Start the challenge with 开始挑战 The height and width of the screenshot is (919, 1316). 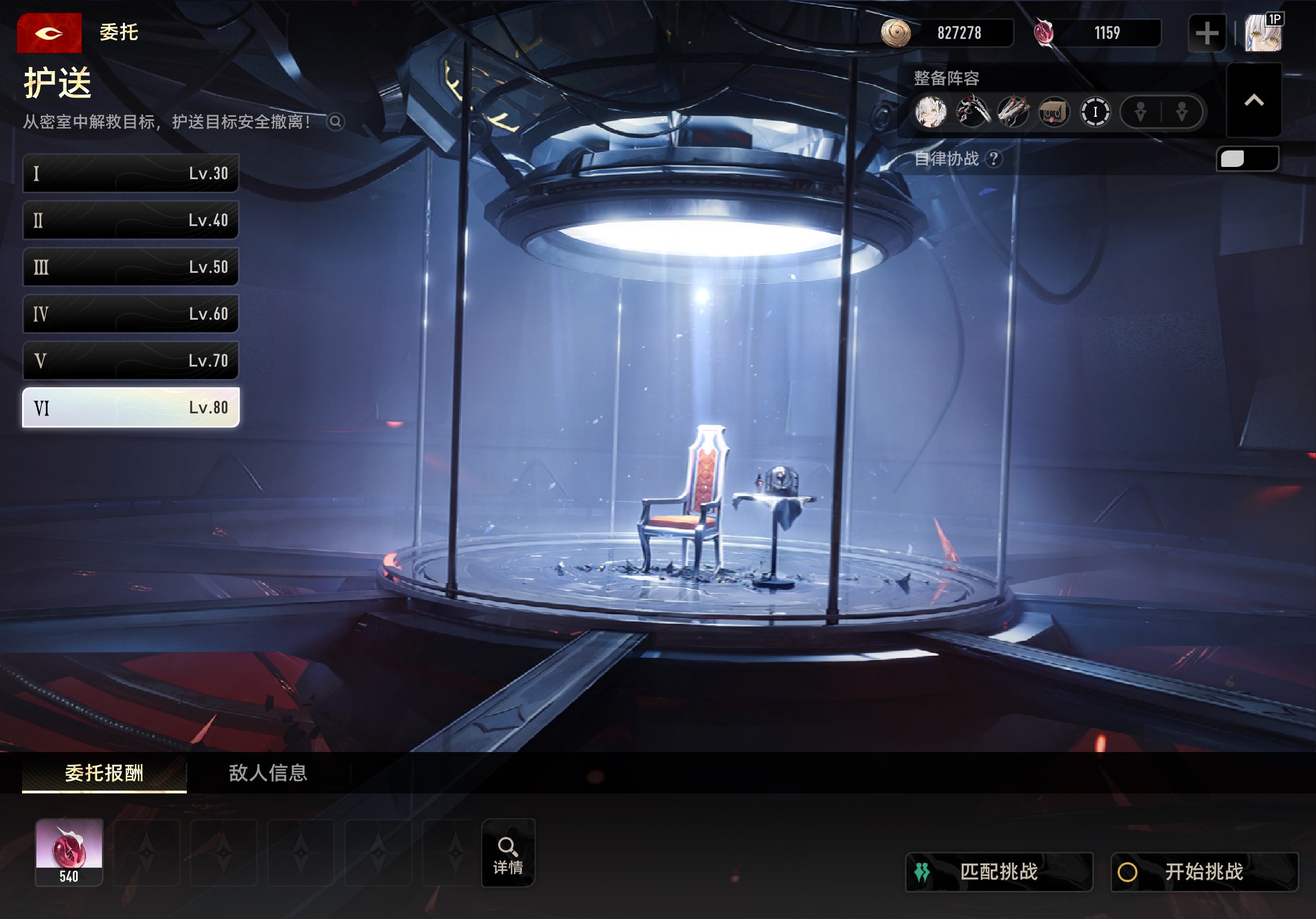[1204, 872]
